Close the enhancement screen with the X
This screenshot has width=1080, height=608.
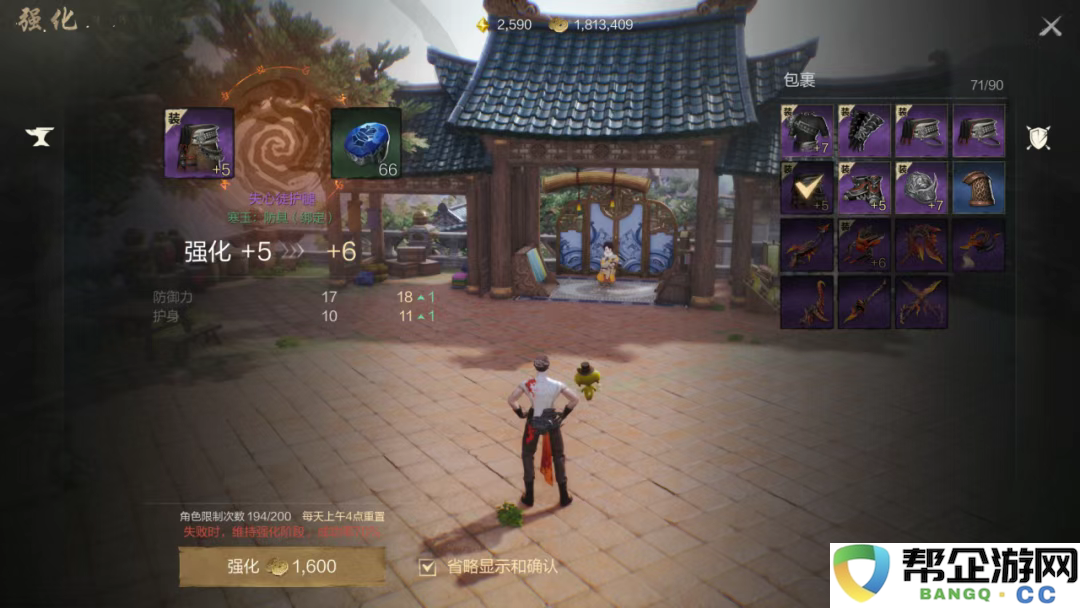(1050, 27)
